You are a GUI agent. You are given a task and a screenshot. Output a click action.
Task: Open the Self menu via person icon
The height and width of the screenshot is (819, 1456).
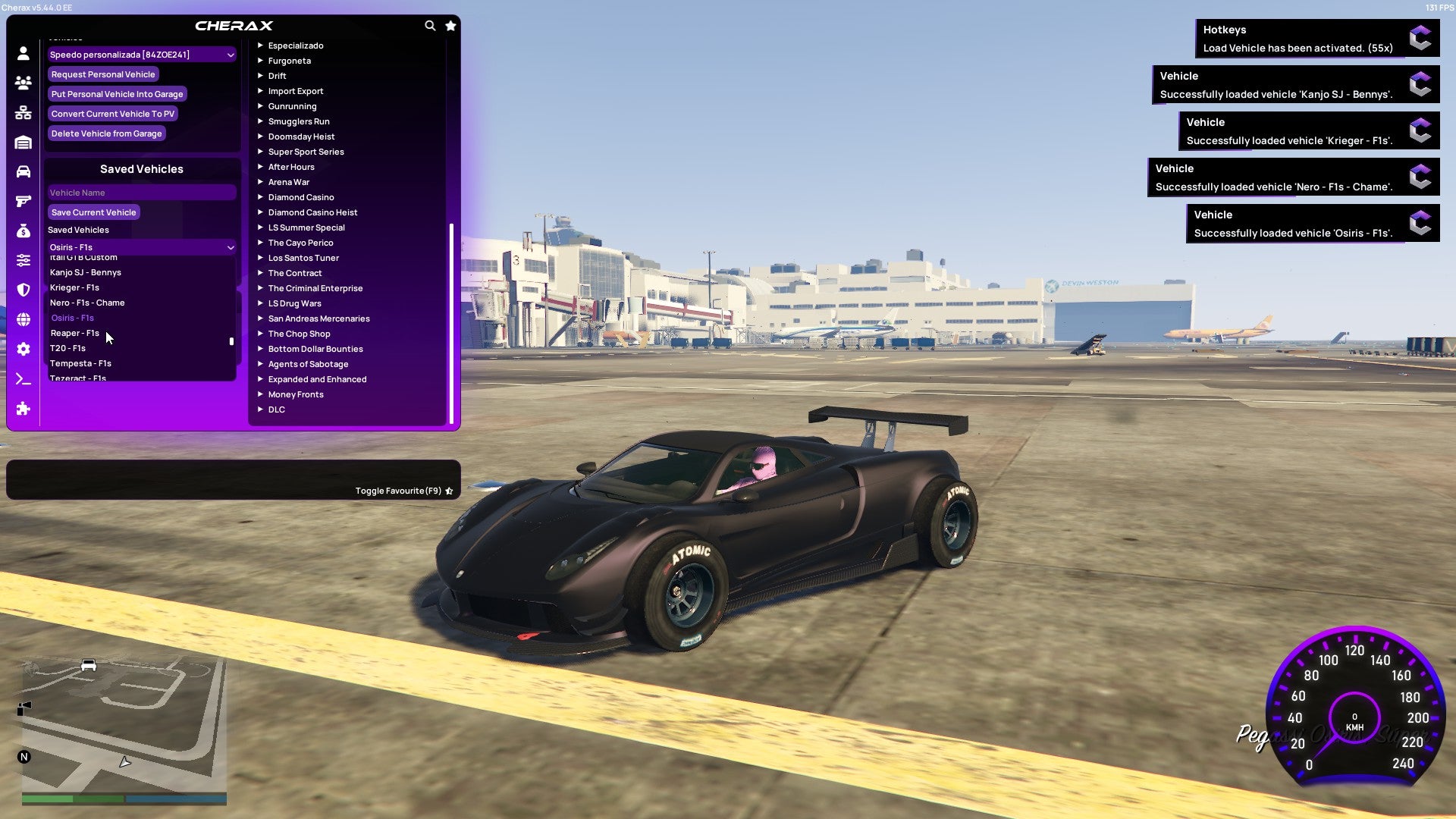pyautogui.click(x=24, y=52)
